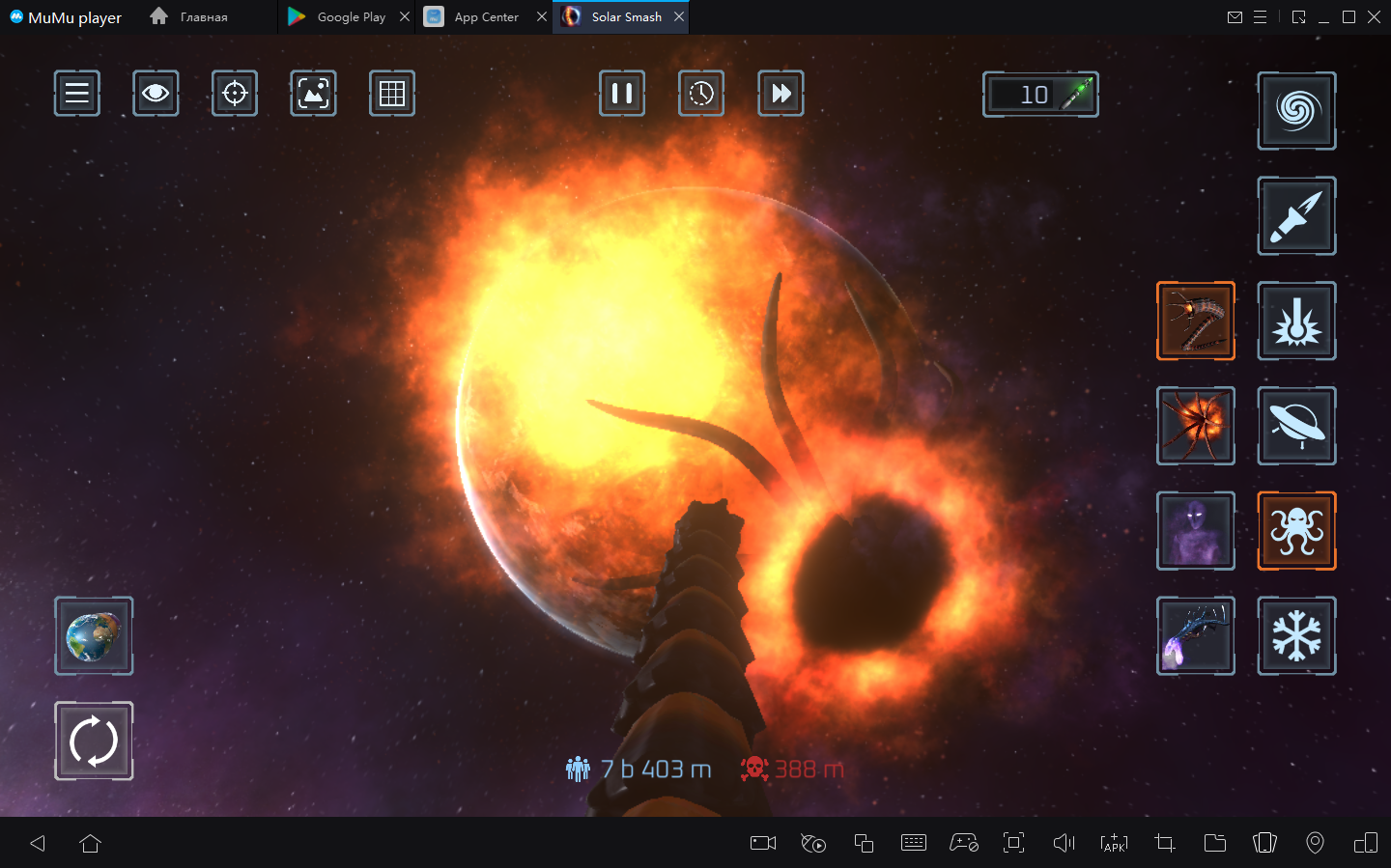Viewport: 1391px width, 868px height.
Task: Reset the planet with circular arrows
Action: coord(94,741)
